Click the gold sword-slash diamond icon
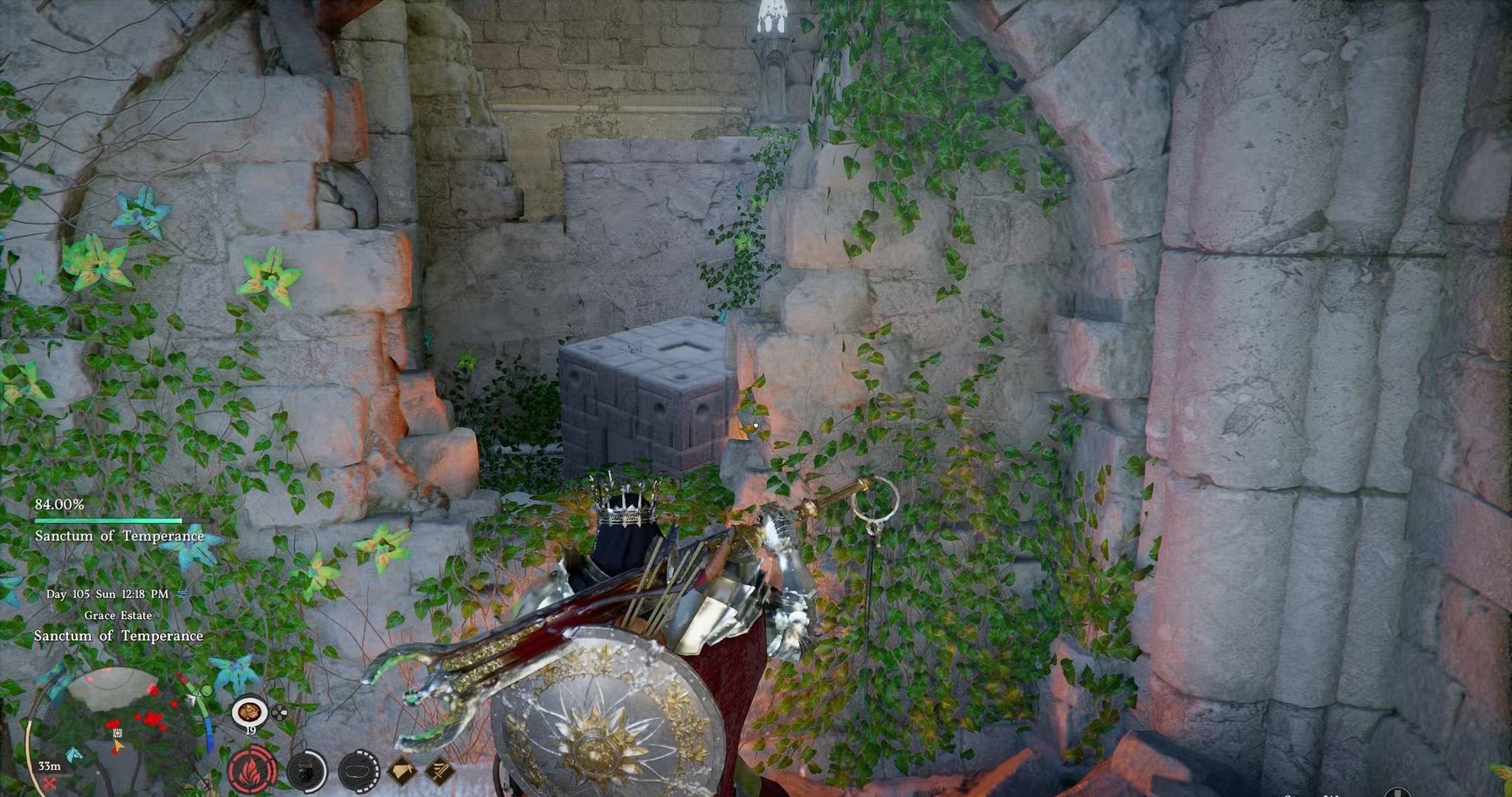The image size is (1512, 797). coord(441,771)
